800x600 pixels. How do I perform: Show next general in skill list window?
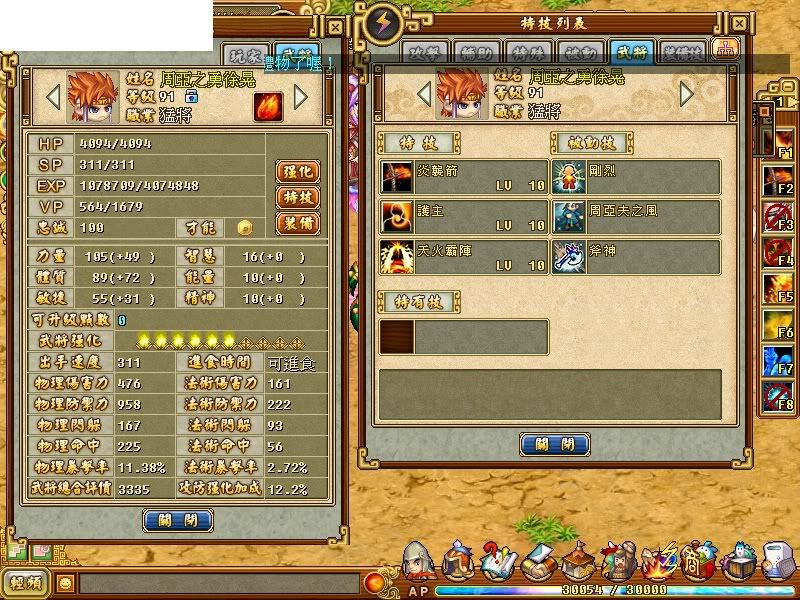686,94
